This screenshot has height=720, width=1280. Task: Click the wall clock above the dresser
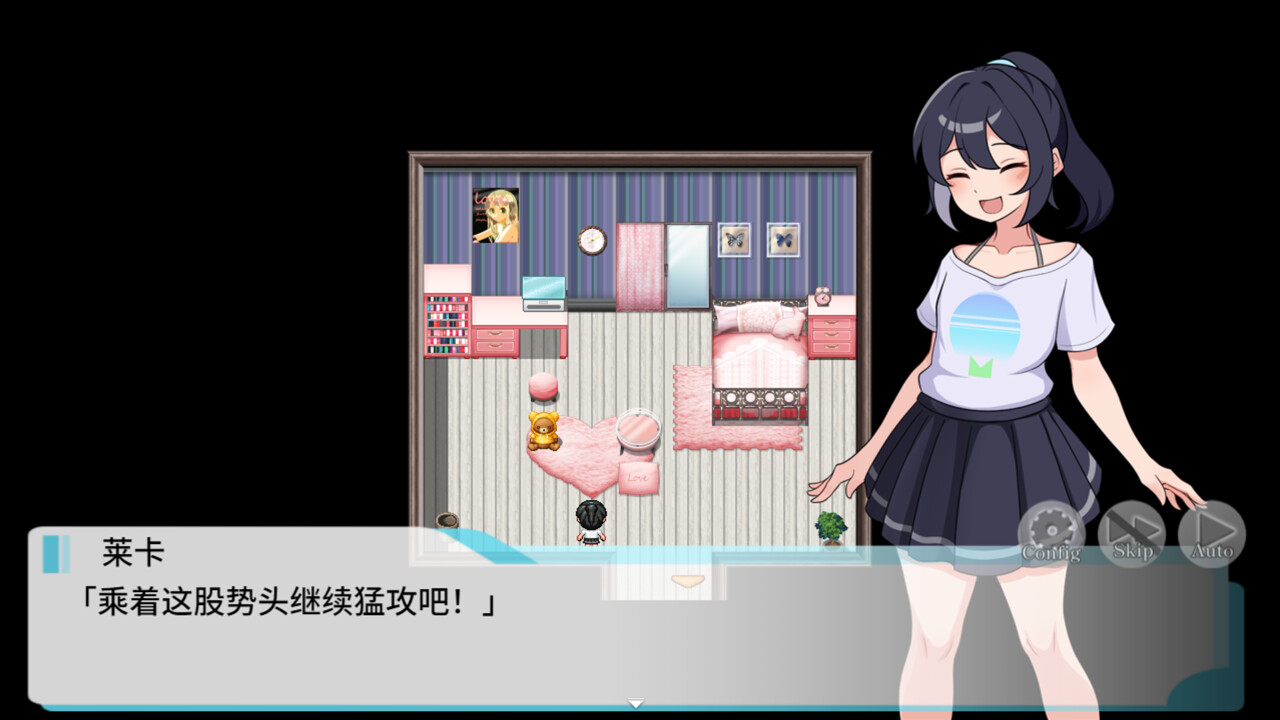click(x=591, y=240)
